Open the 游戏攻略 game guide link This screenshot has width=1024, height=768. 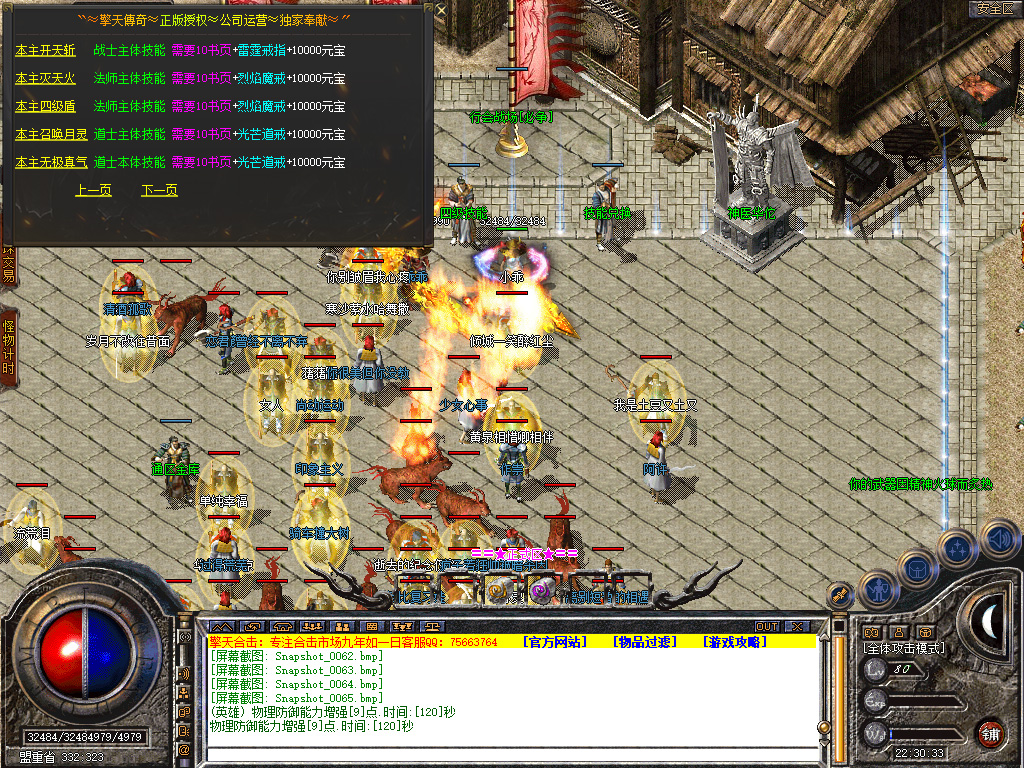point(734,642)
